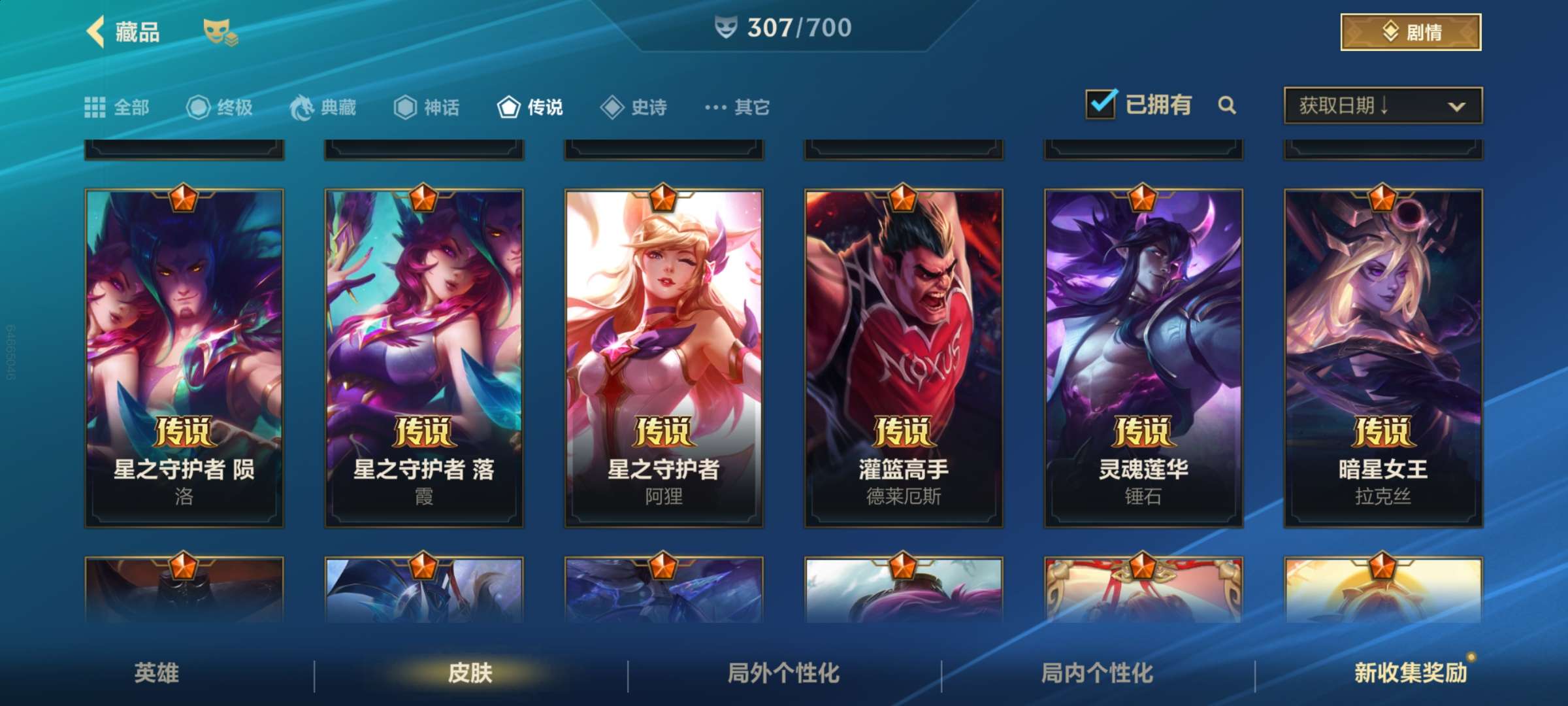This screenshot has height=706, width=1568.
Task: View the 灌篮高手 德莱厄斯 skin card
Action: [x=904, y=358]
